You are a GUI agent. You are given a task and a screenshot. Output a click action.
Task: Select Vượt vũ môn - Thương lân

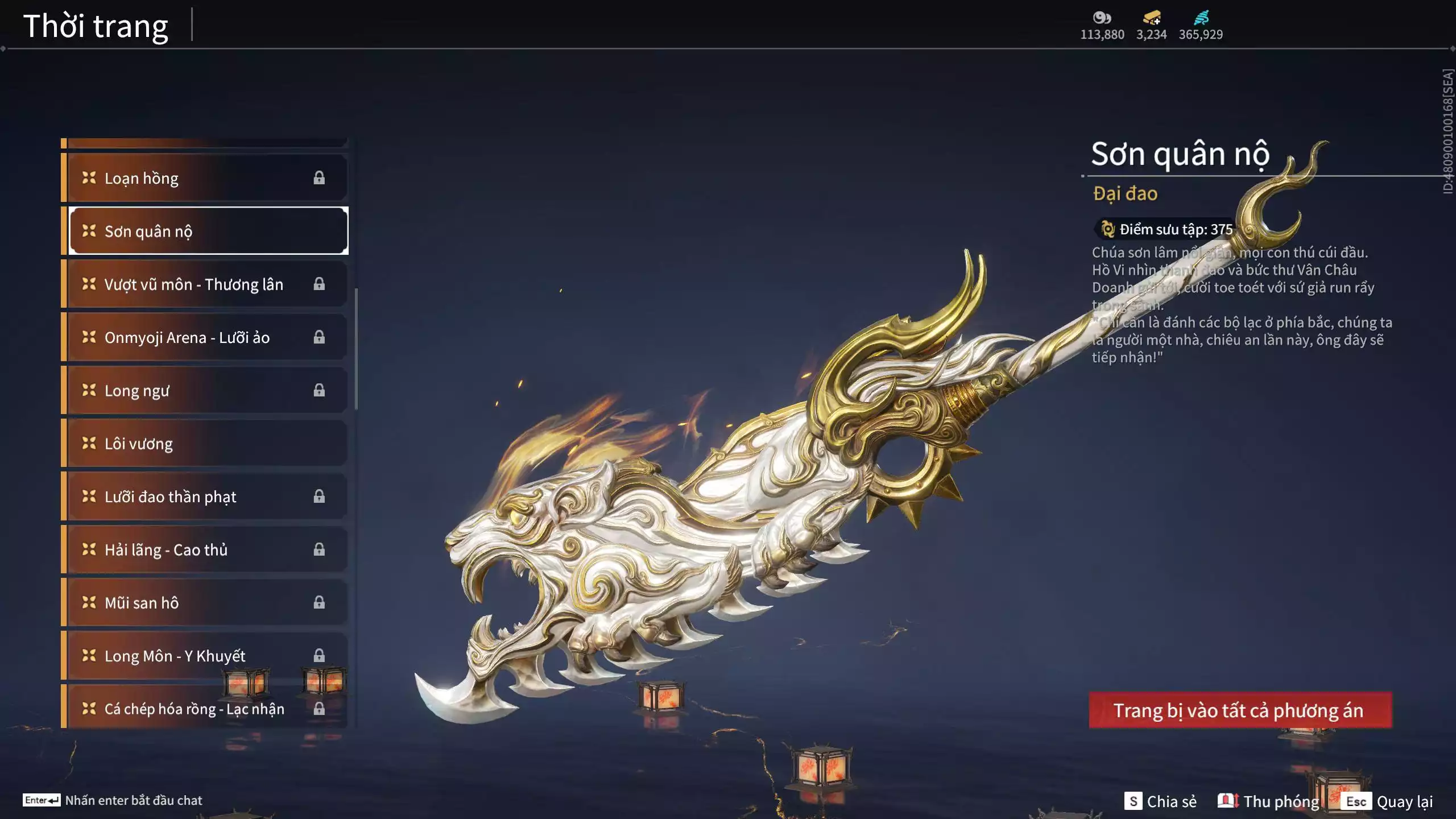[205, 284]
